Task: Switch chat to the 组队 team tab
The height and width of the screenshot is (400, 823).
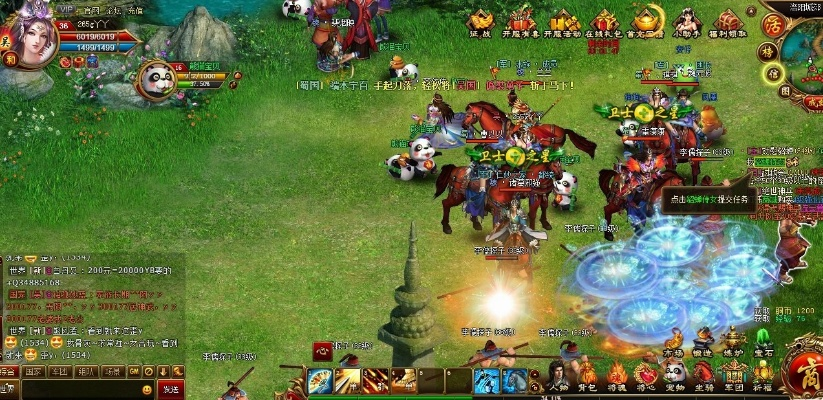Action: (x=85, y=371)
